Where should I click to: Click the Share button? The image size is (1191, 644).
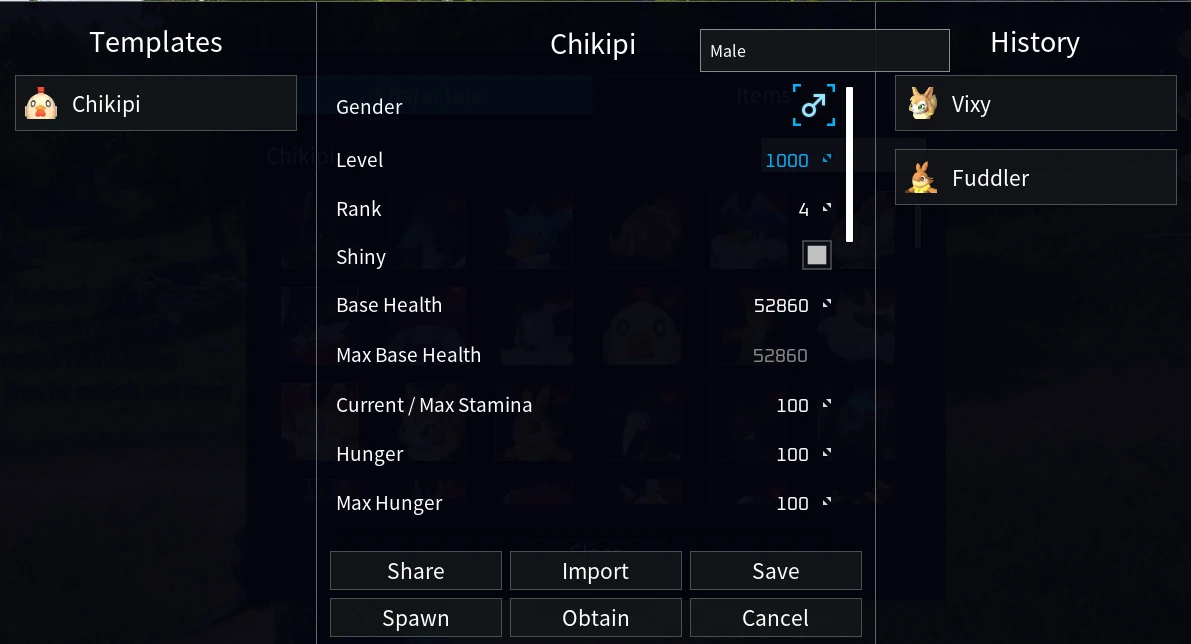click(415, 571)
